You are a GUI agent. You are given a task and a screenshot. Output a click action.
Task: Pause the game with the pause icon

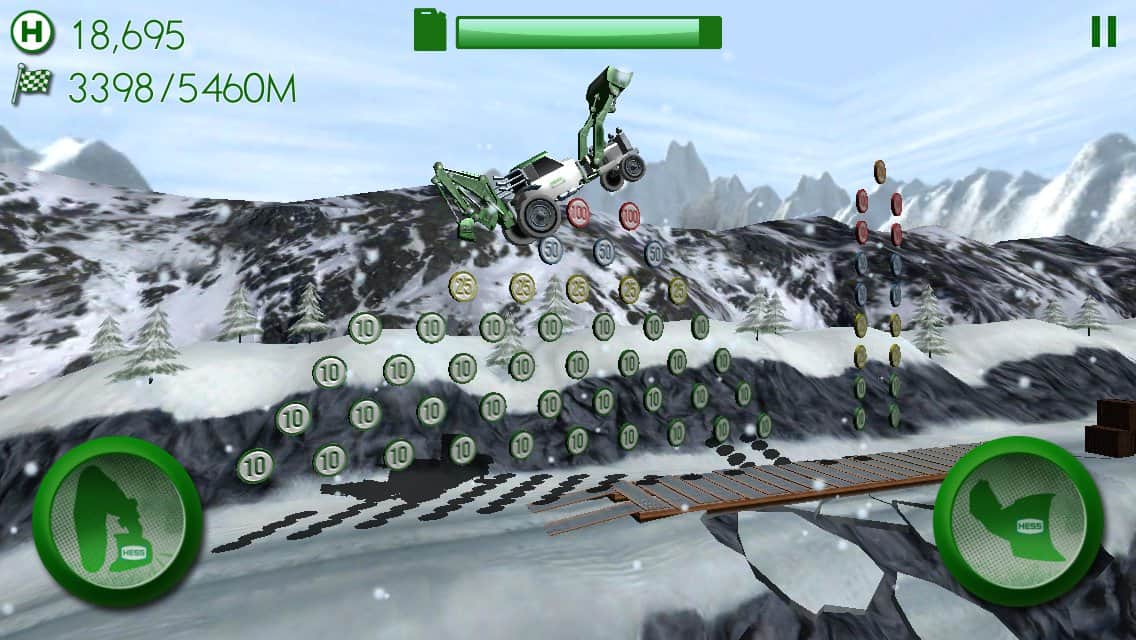click(x=1103, y=32)
